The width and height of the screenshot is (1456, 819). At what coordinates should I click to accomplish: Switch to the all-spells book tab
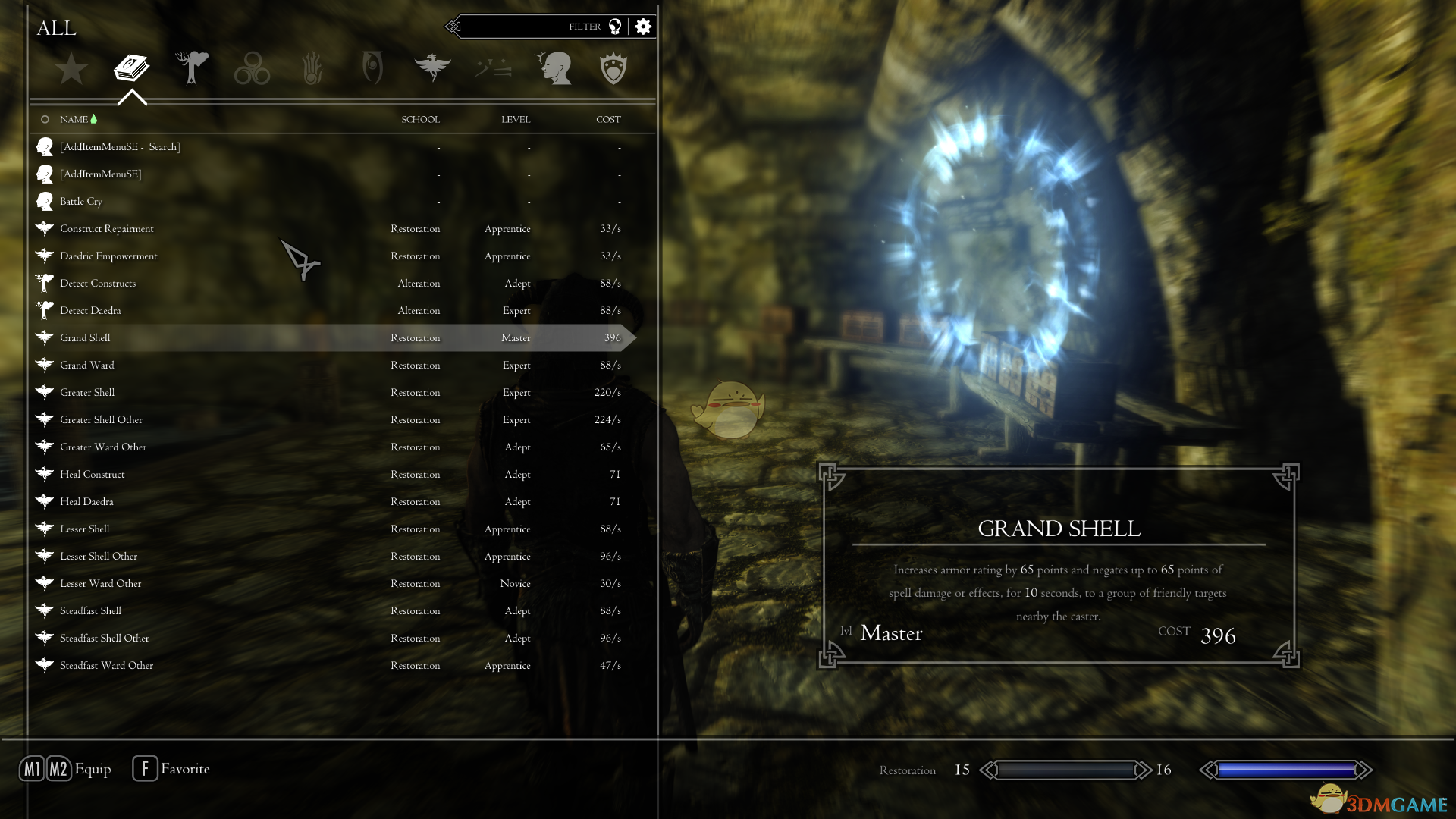[131, 68]
